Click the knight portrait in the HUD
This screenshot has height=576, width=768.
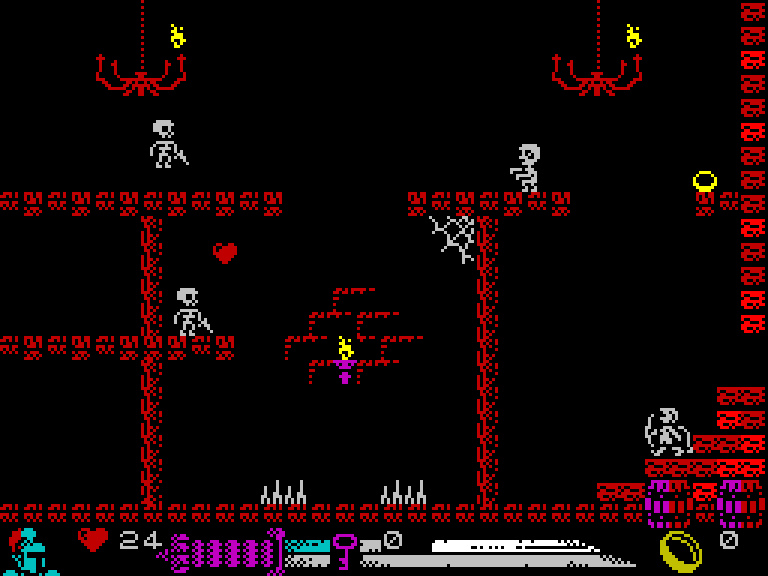[32, 551]
